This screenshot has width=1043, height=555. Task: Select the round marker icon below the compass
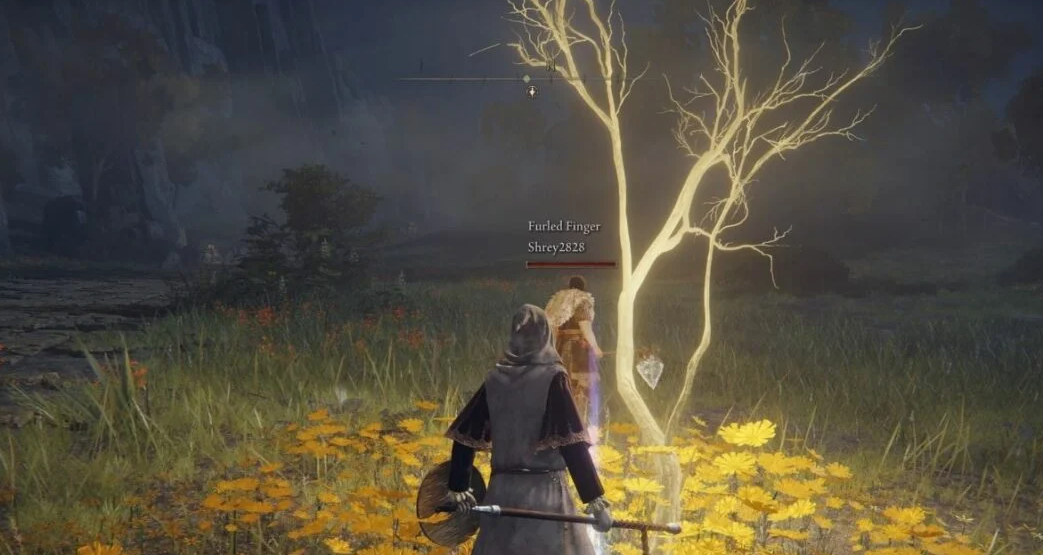point(532,92)
